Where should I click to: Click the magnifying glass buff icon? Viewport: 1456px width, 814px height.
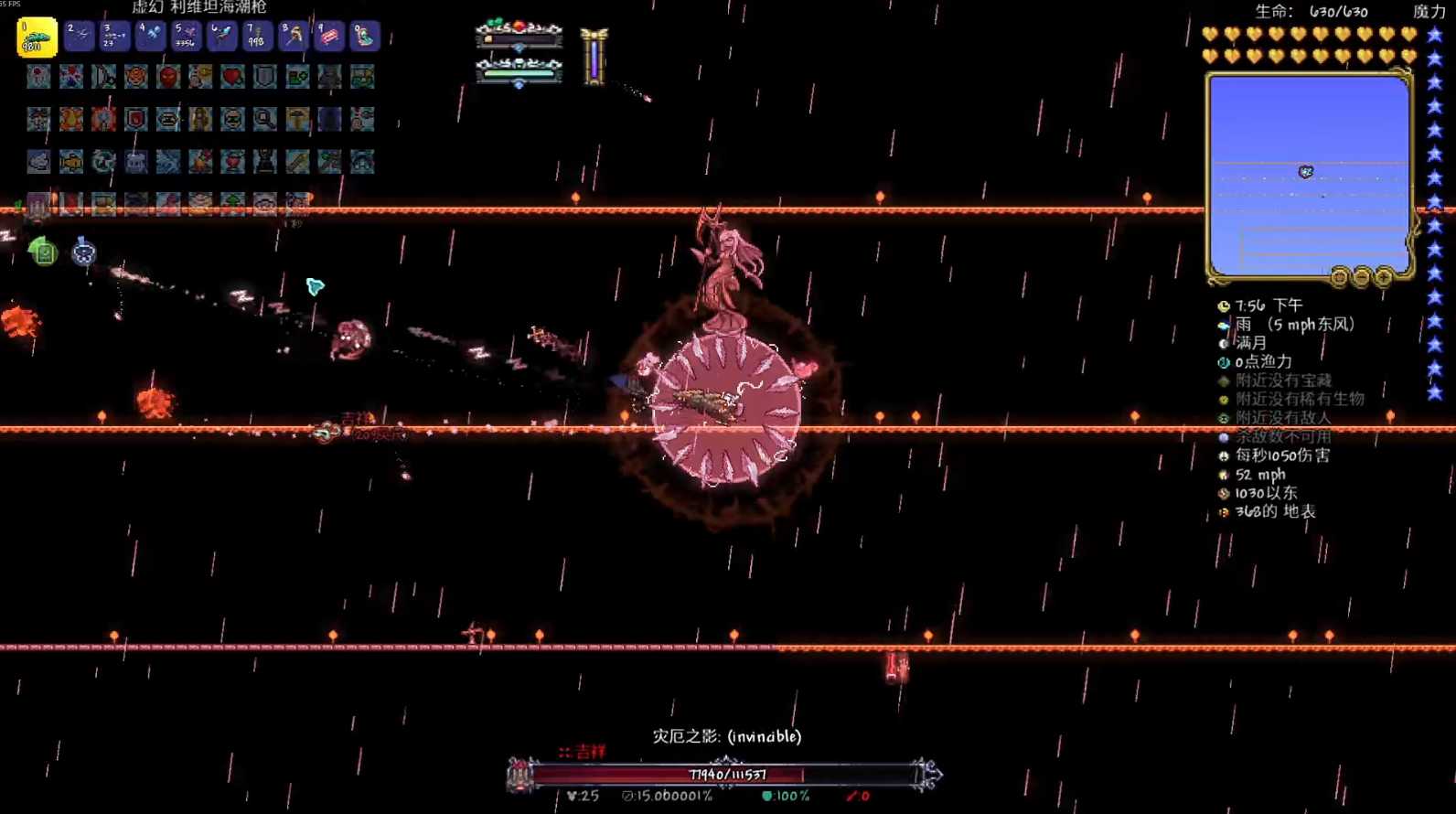(265, 119)
